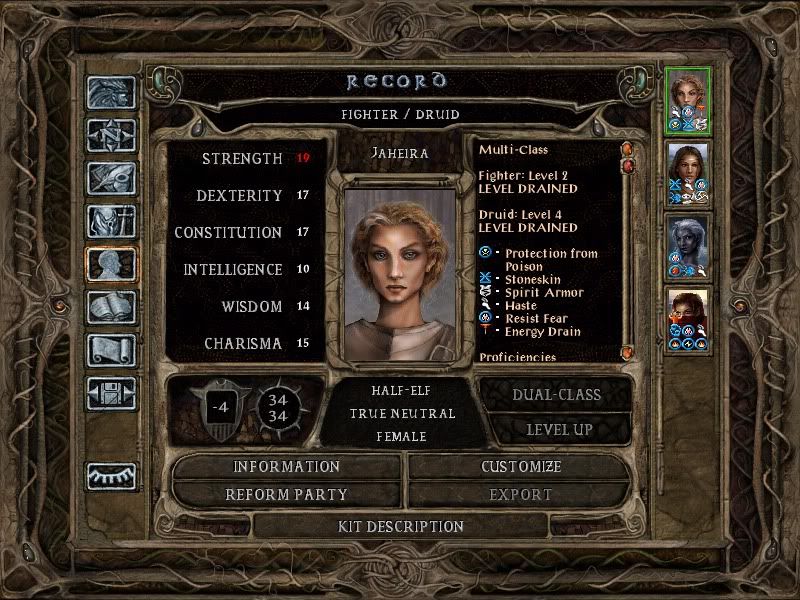Open the priest scroll icon

(111, 350)
